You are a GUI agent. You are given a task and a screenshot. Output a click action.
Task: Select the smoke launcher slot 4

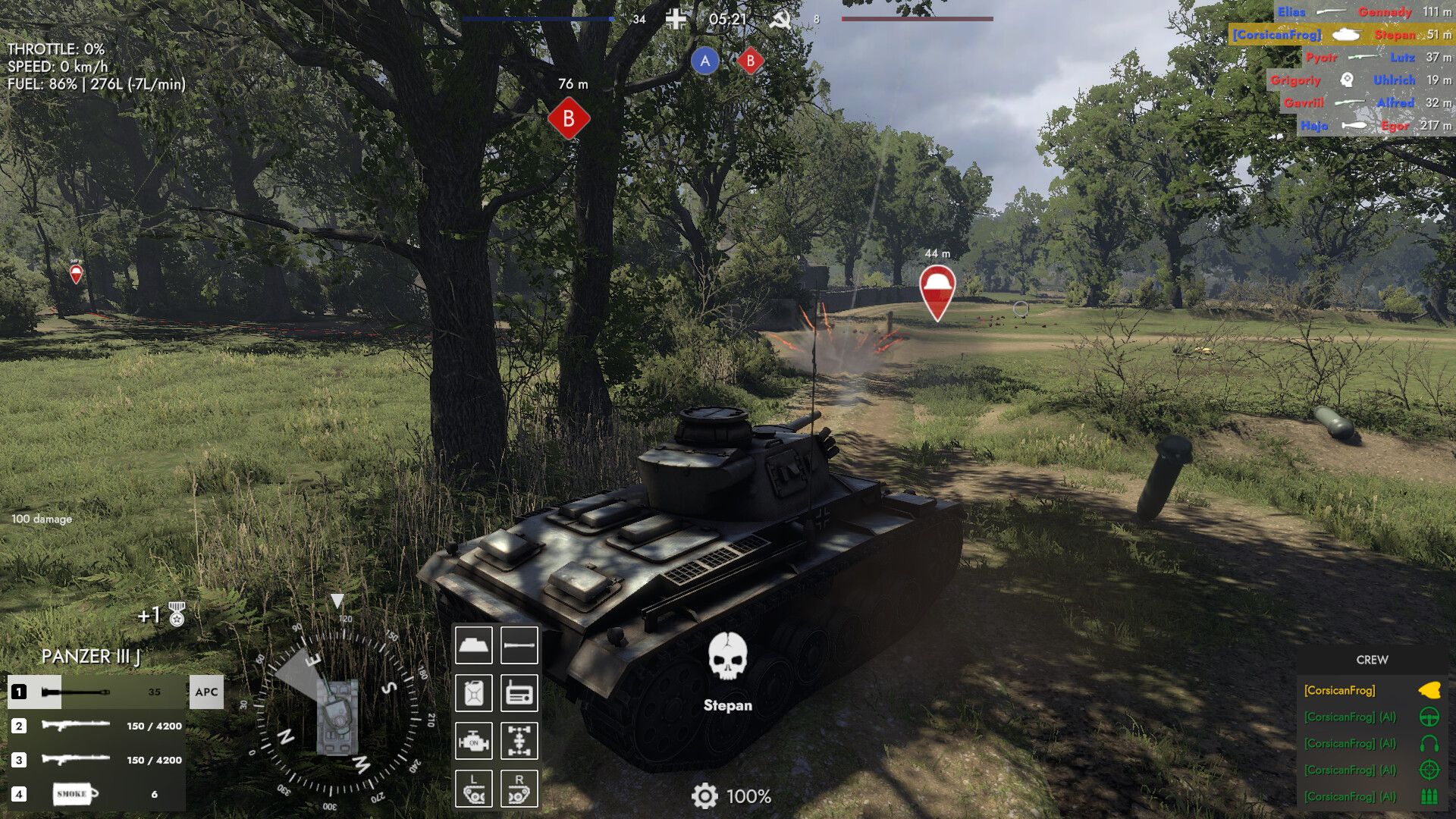96,794
